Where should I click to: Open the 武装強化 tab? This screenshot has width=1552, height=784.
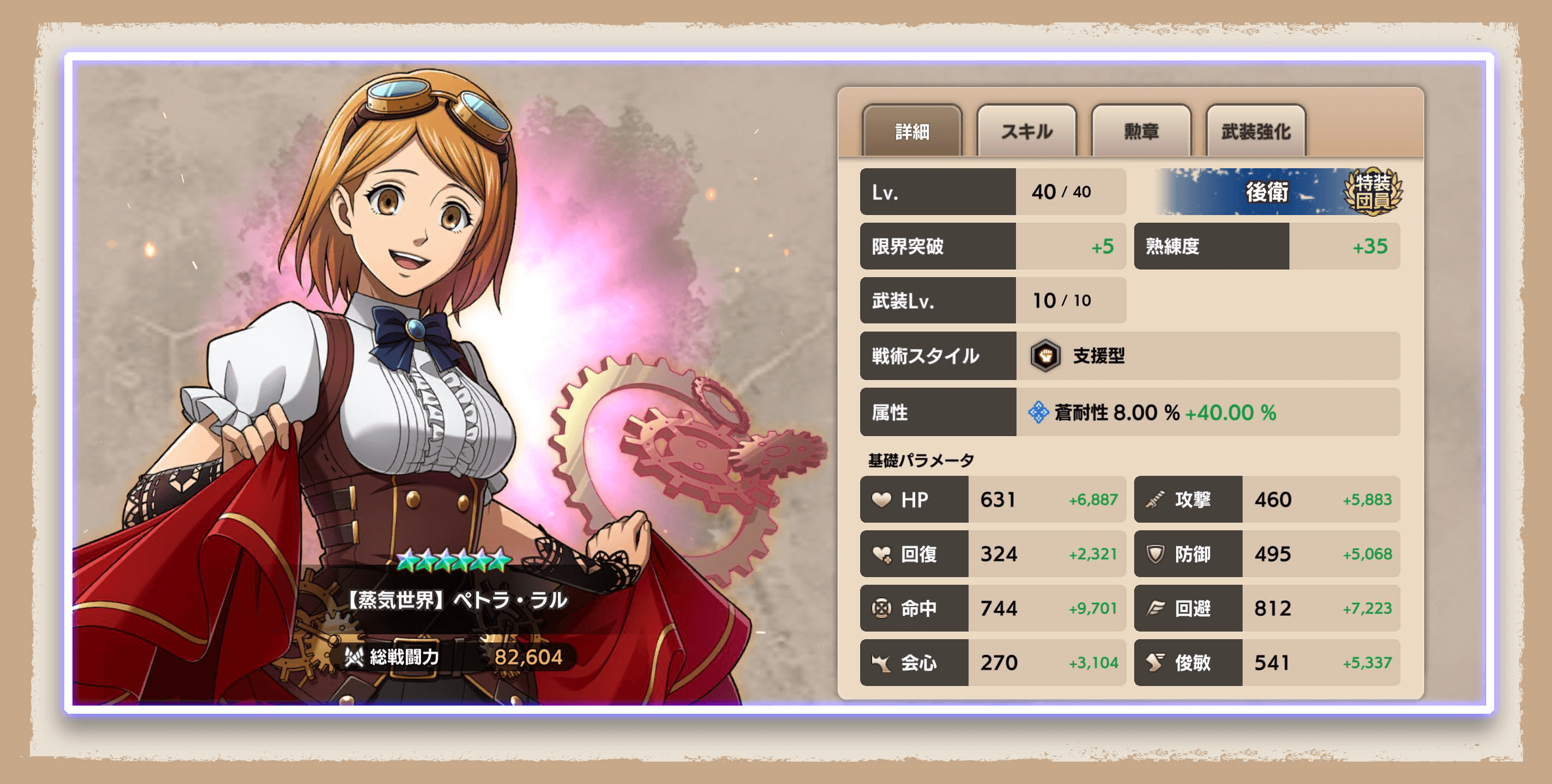(1256, 131)
